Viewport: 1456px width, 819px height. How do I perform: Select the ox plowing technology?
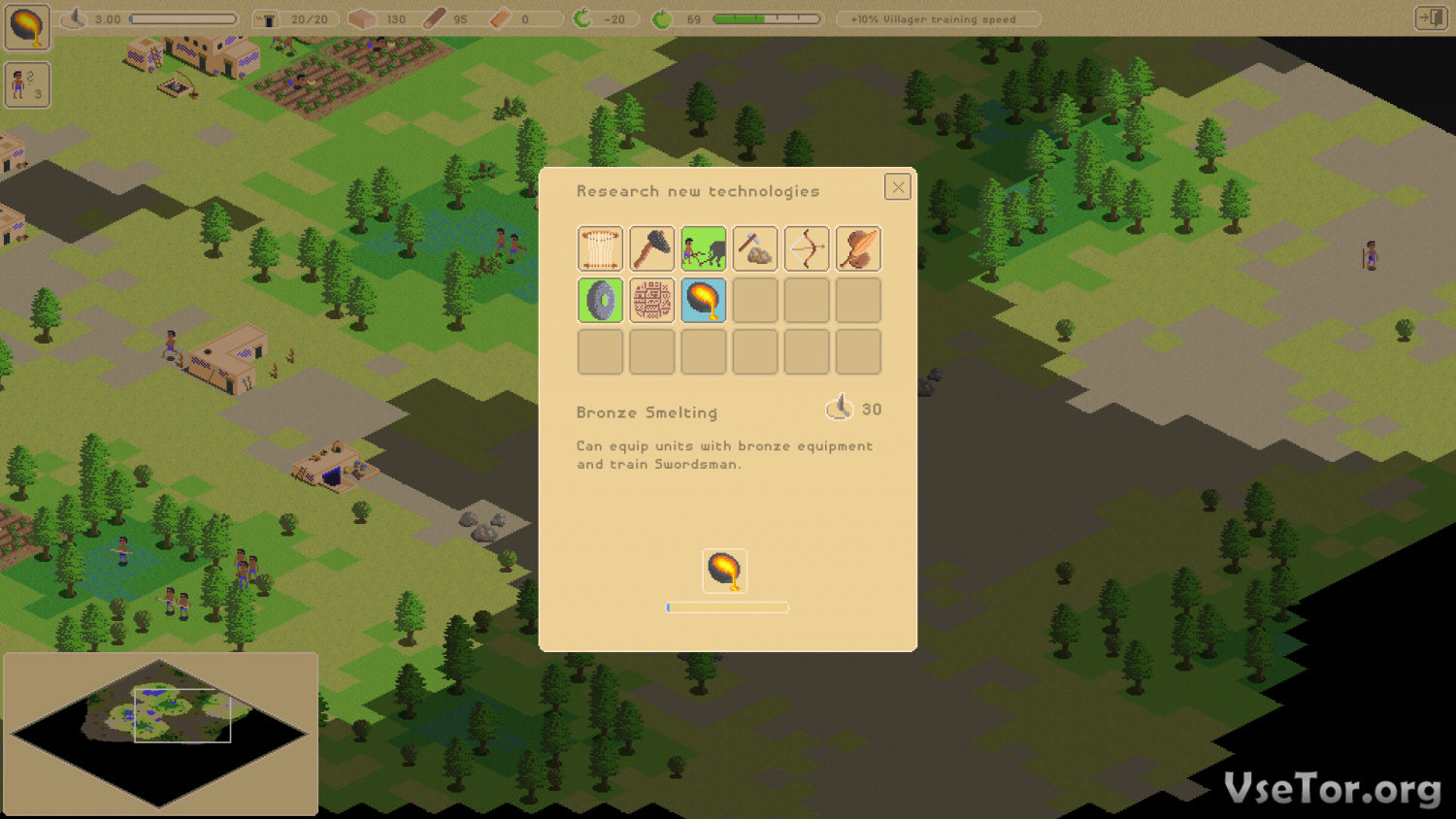pyautogui.click(x=703, y=248)
